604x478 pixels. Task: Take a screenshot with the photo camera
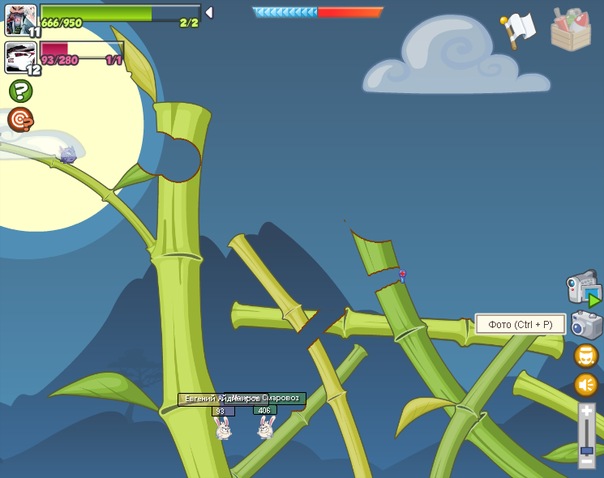(587, 324)
